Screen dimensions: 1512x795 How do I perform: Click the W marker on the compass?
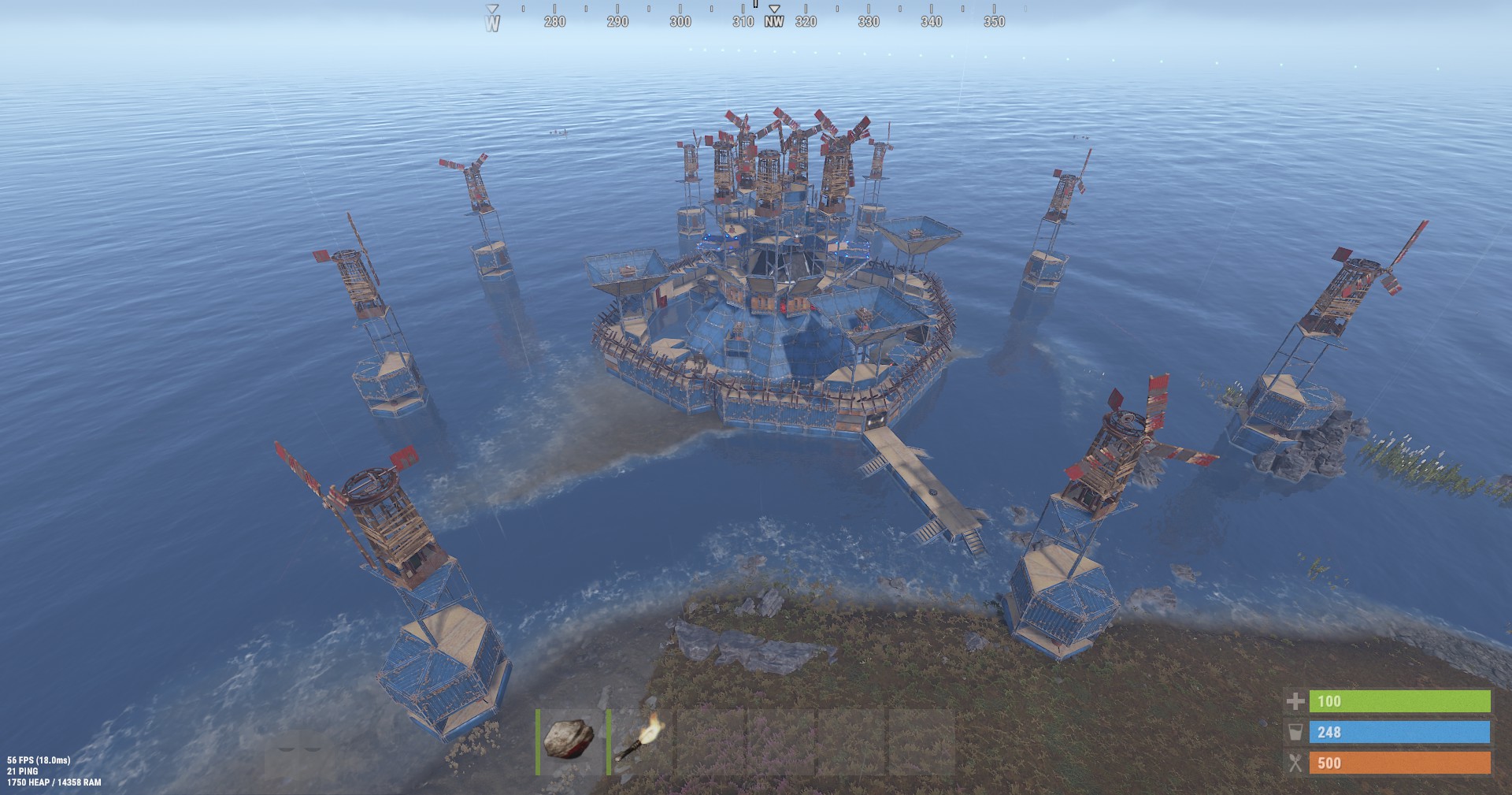point(493,23)
